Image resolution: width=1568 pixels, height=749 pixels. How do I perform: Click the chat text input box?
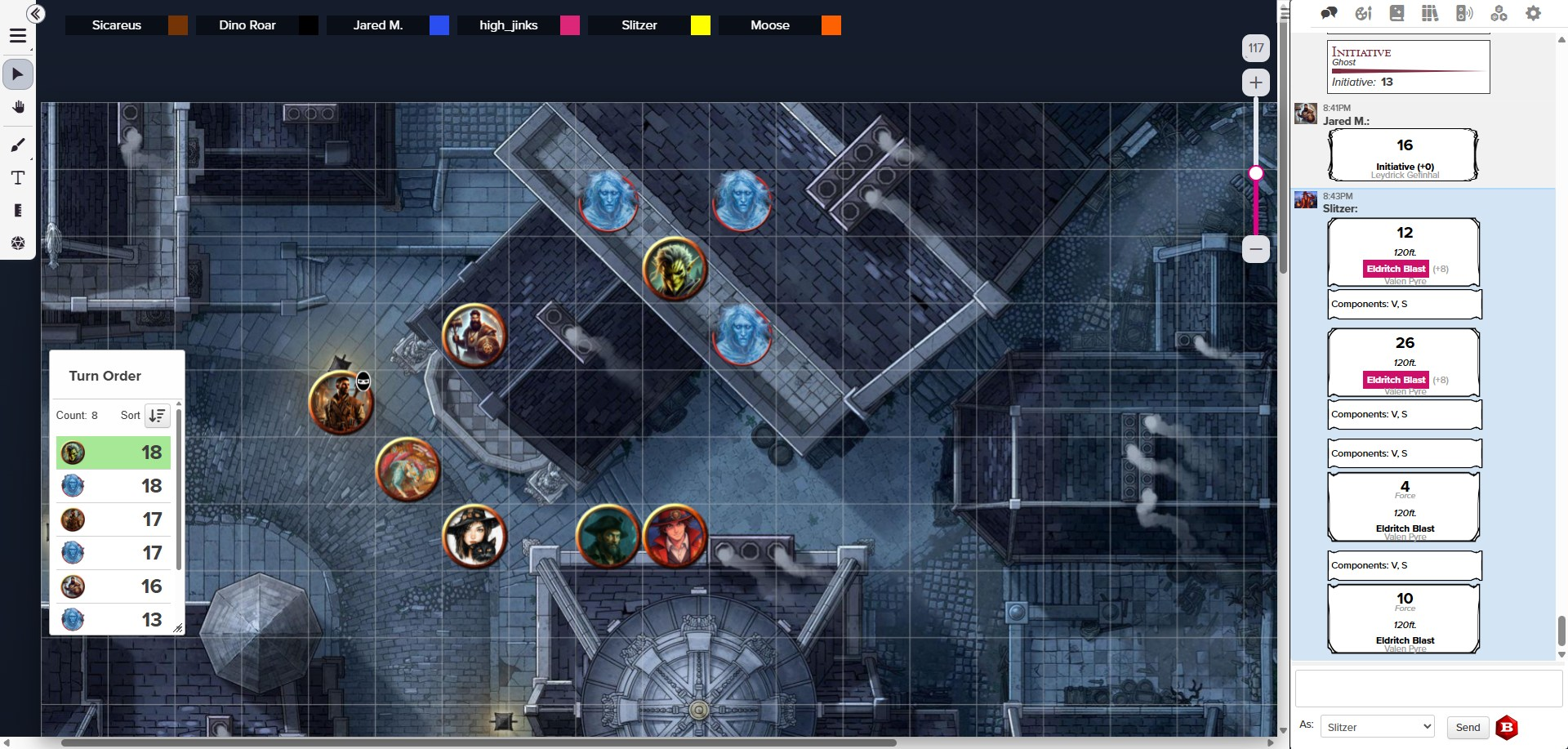[1428, 689]
